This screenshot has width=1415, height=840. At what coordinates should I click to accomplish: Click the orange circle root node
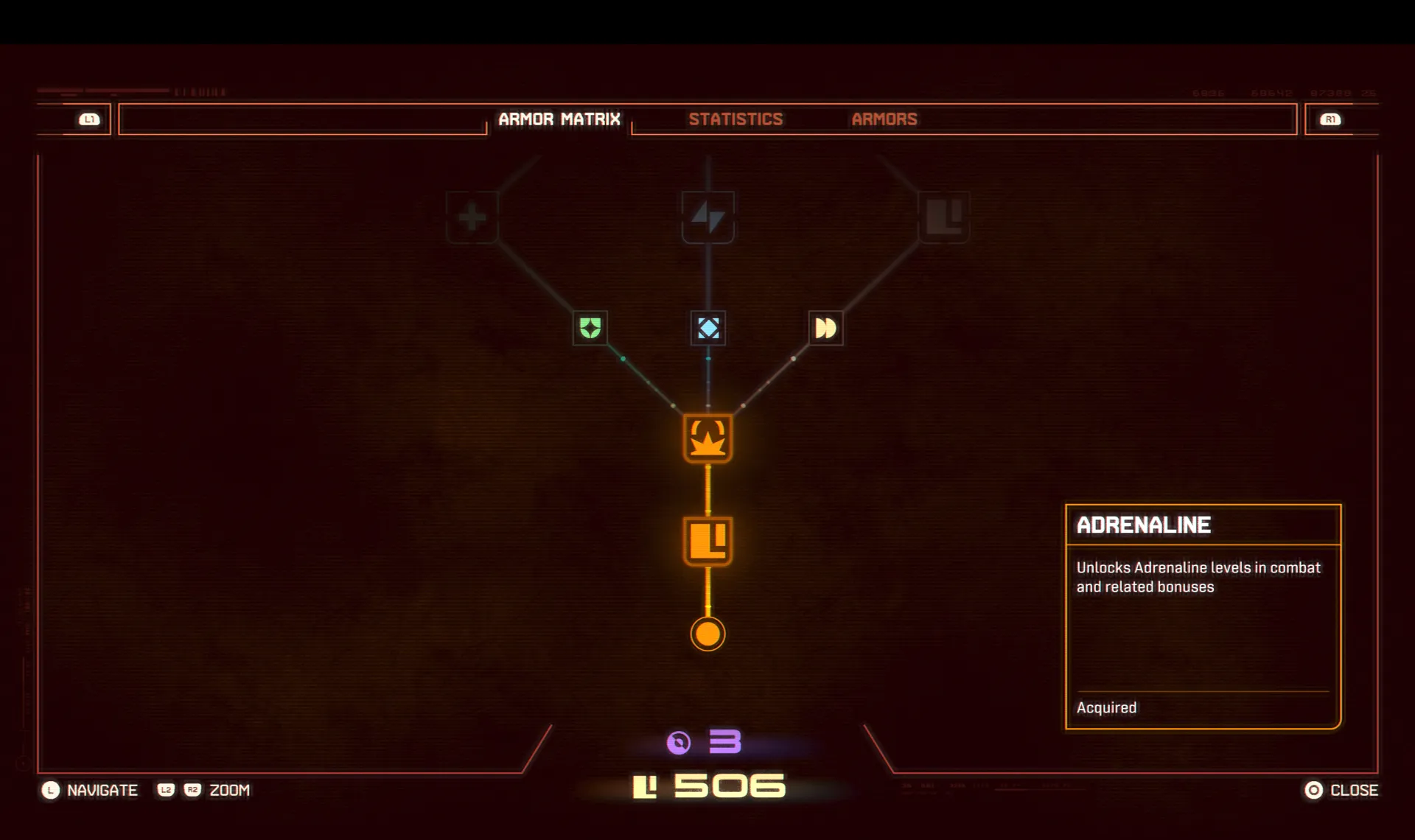pyautogui.click(x=707, y=634)
